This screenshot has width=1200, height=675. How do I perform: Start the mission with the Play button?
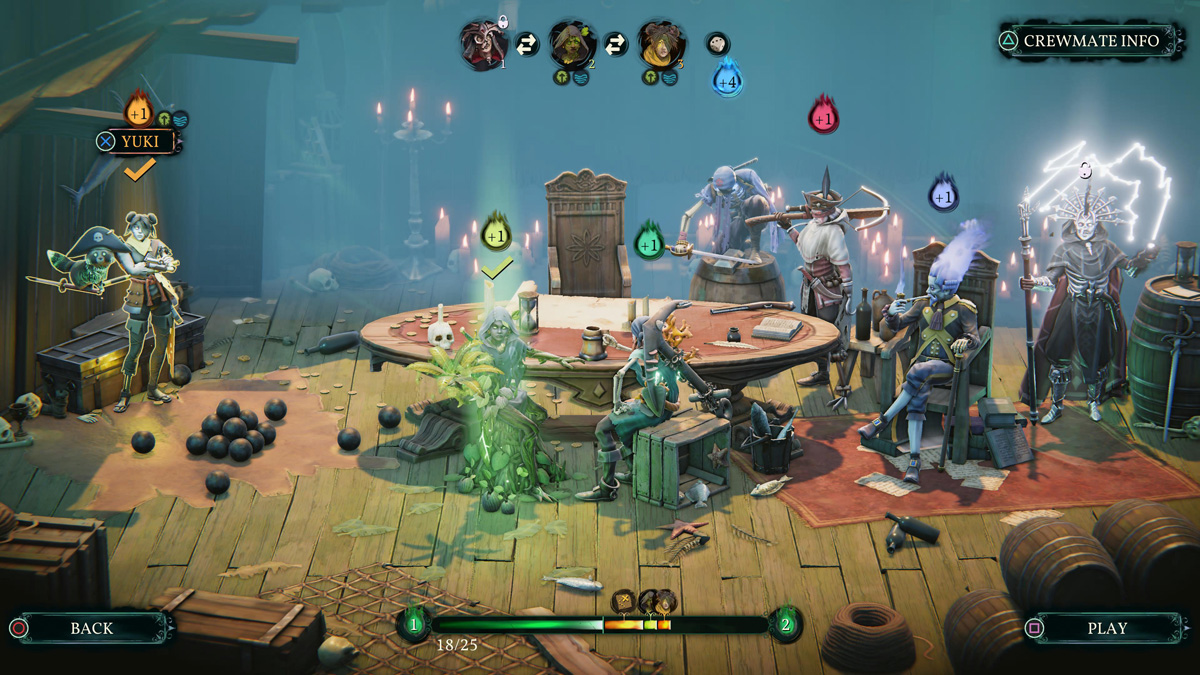1106,628
